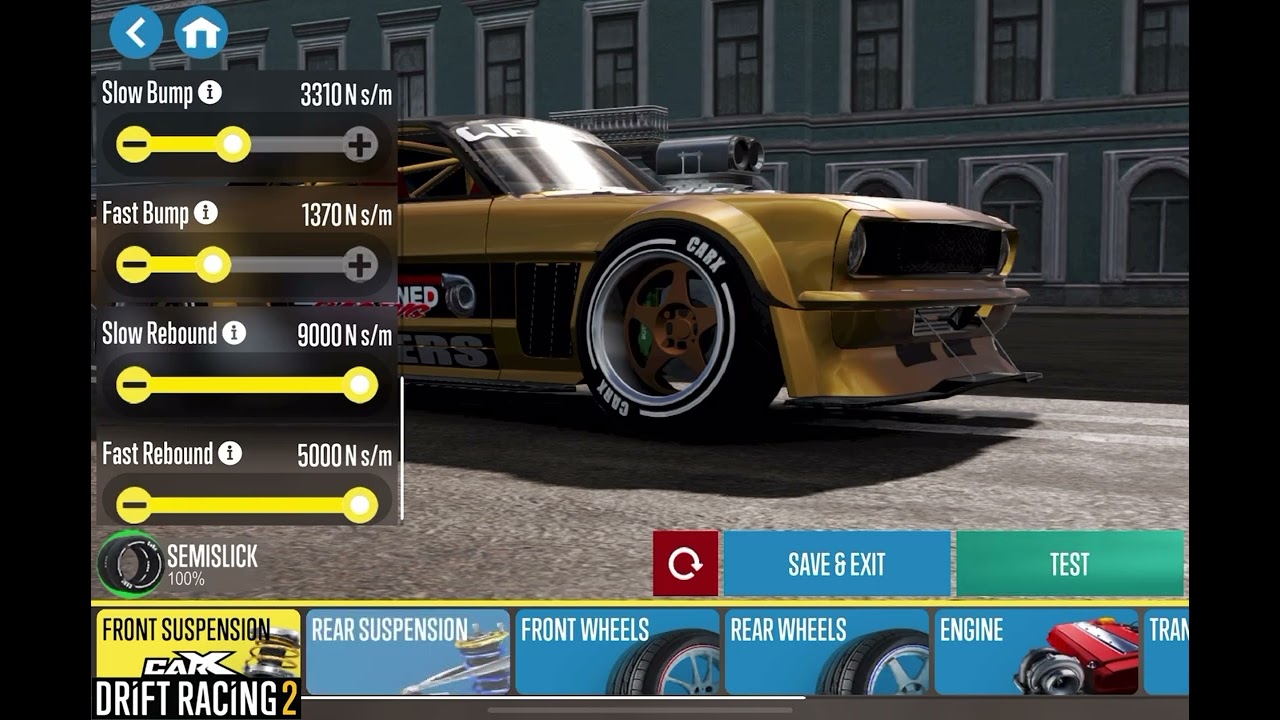This screenshot has height=720, width=1280.
Task: Decrease the Fast Bump value
Action: click(x=134, y=265)
